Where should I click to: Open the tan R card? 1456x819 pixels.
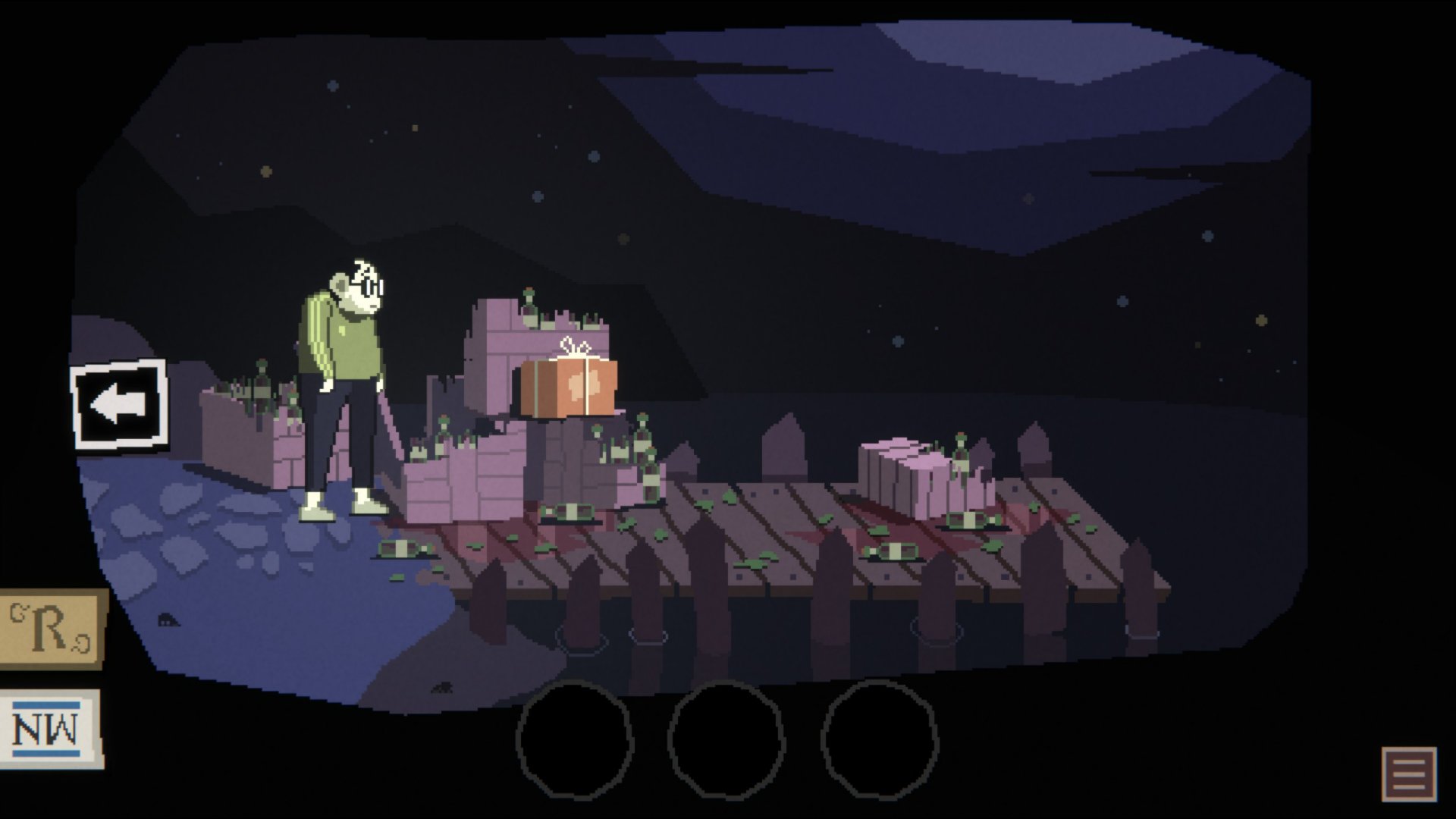pos(51,629)
